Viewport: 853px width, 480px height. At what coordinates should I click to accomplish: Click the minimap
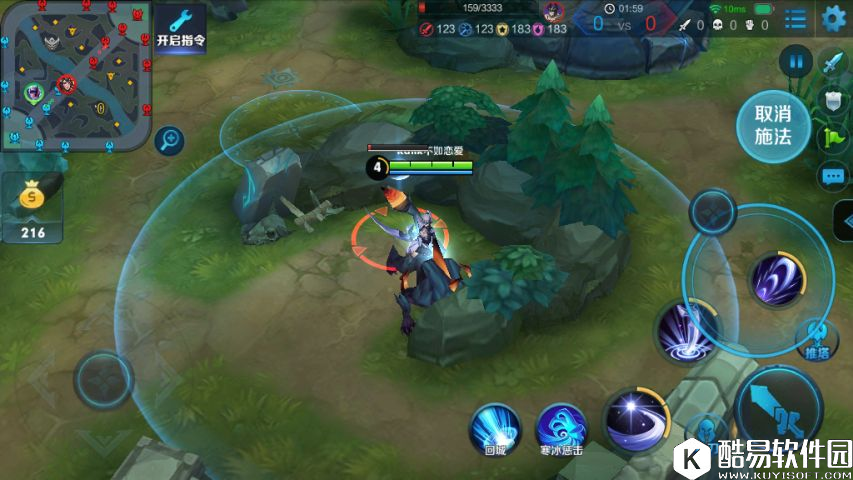(x=75, y=75)
